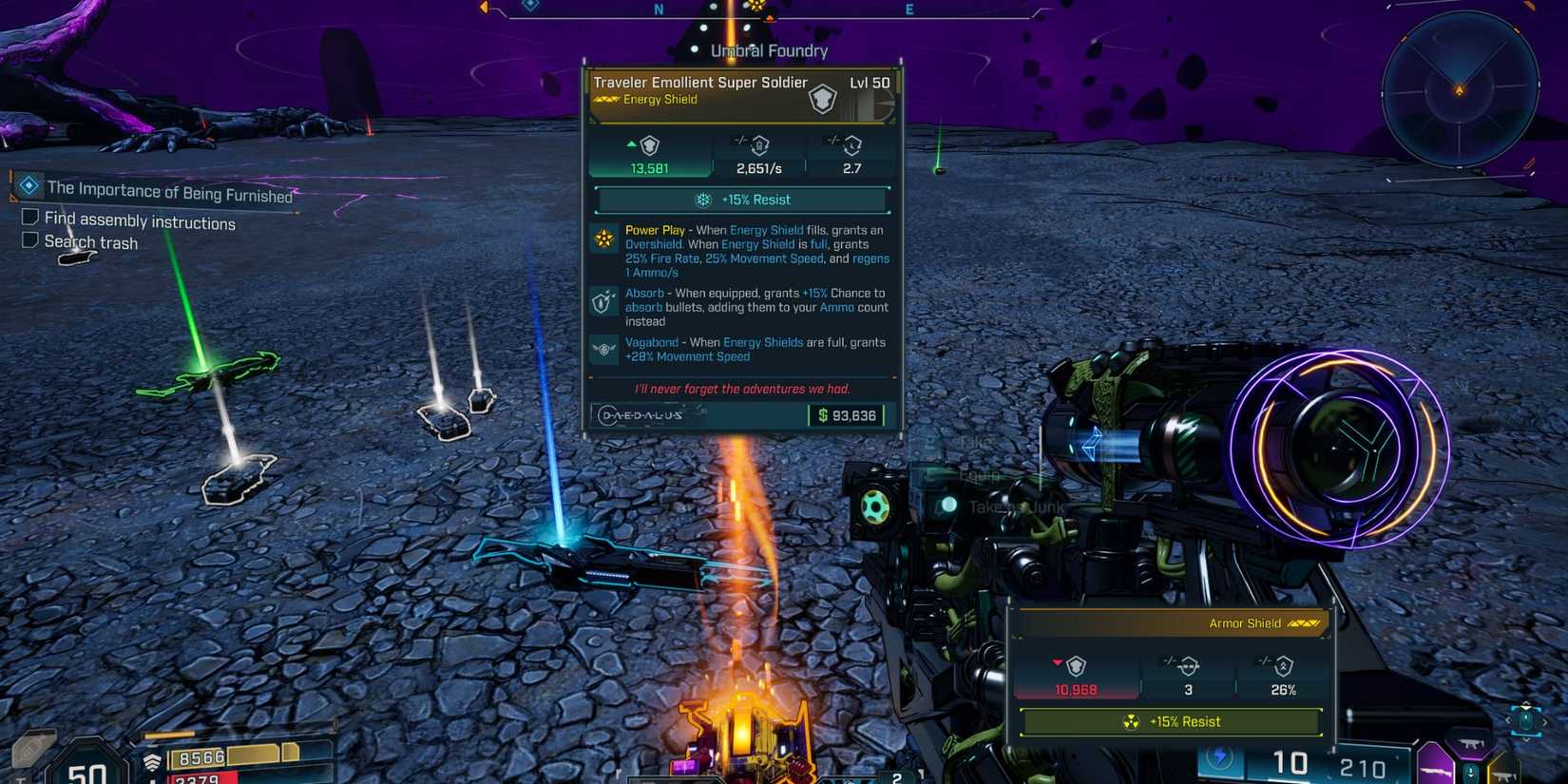Click the right chevron on the weapon selector
This screenshot has width=1568, height=784.
tap(1545, 722)
